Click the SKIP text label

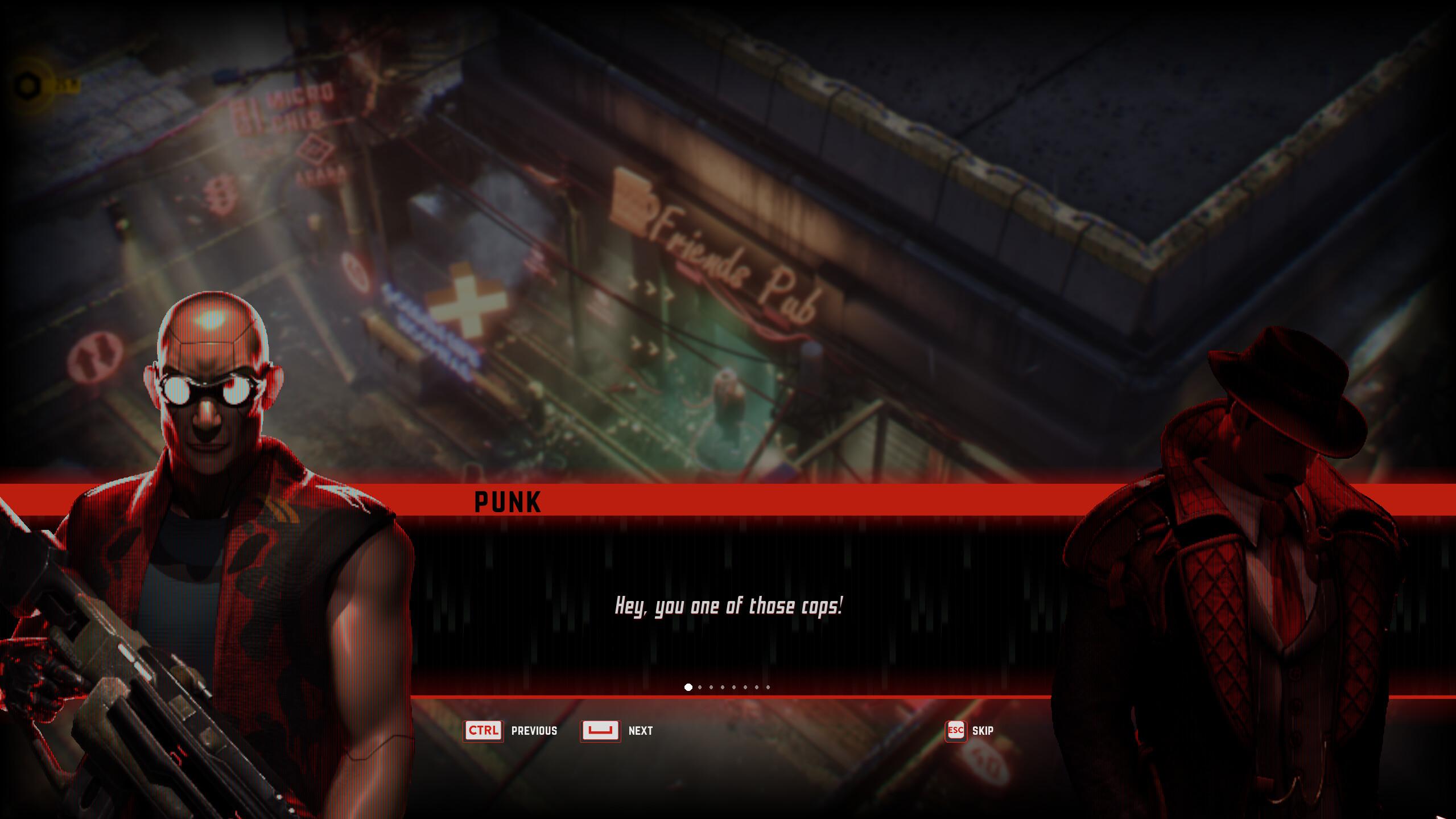[983, 731]
